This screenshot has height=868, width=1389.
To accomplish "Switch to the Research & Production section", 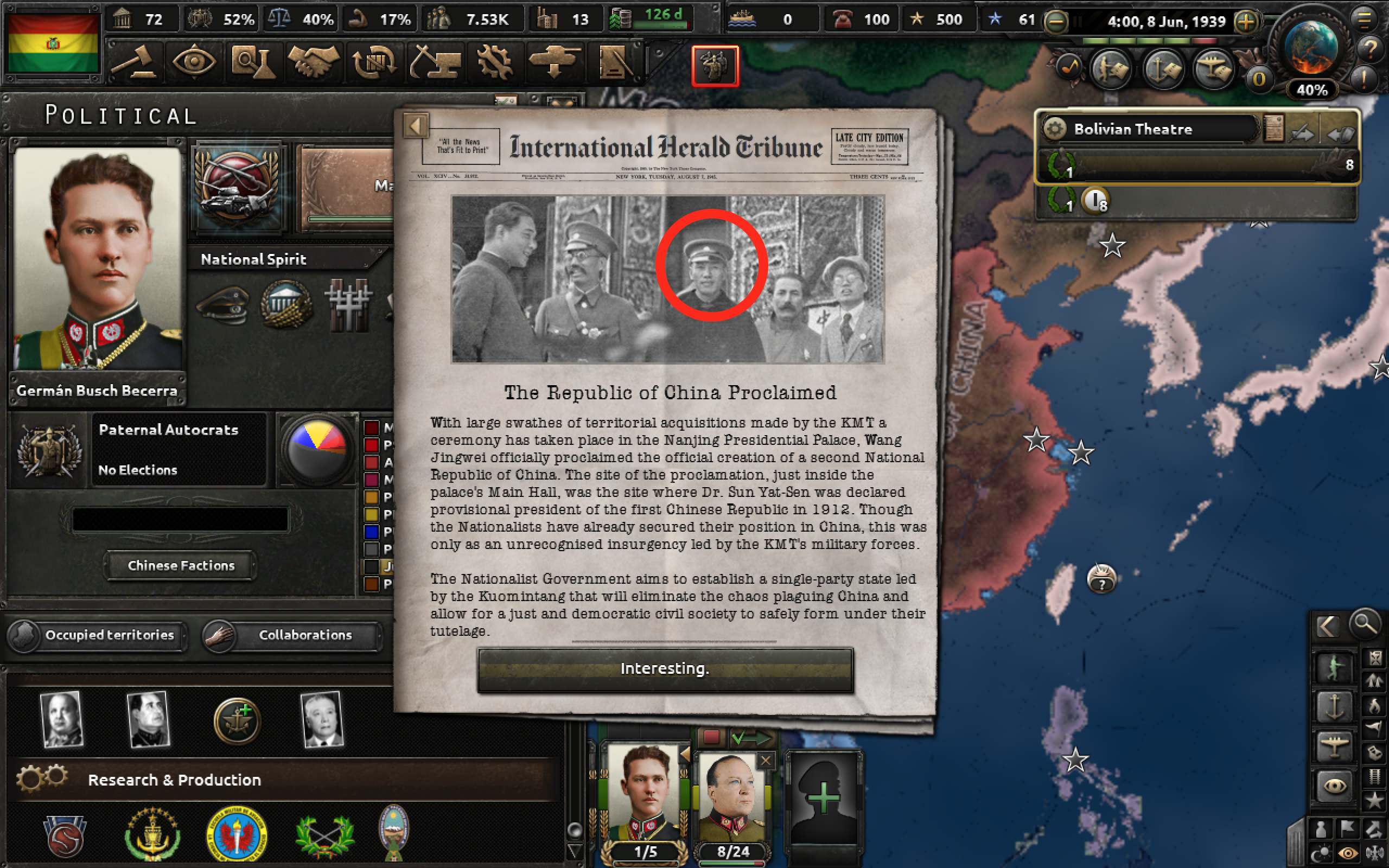I will pyautogui.click(x=174, y=780).
